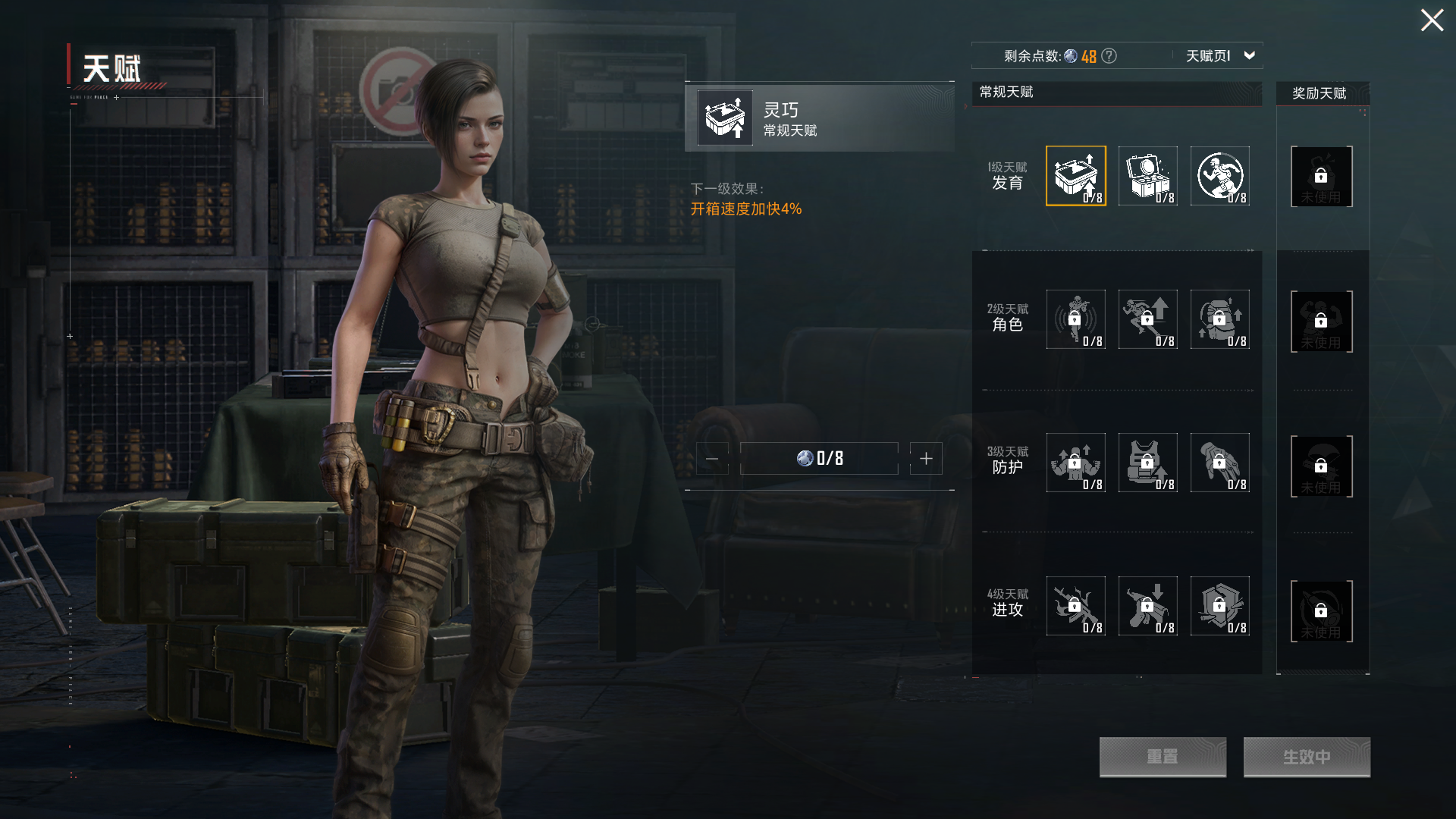This screenshot has height=819, width=1456.
Task: Select the locked glove talent in tier 3
Action: (1219, 463)
